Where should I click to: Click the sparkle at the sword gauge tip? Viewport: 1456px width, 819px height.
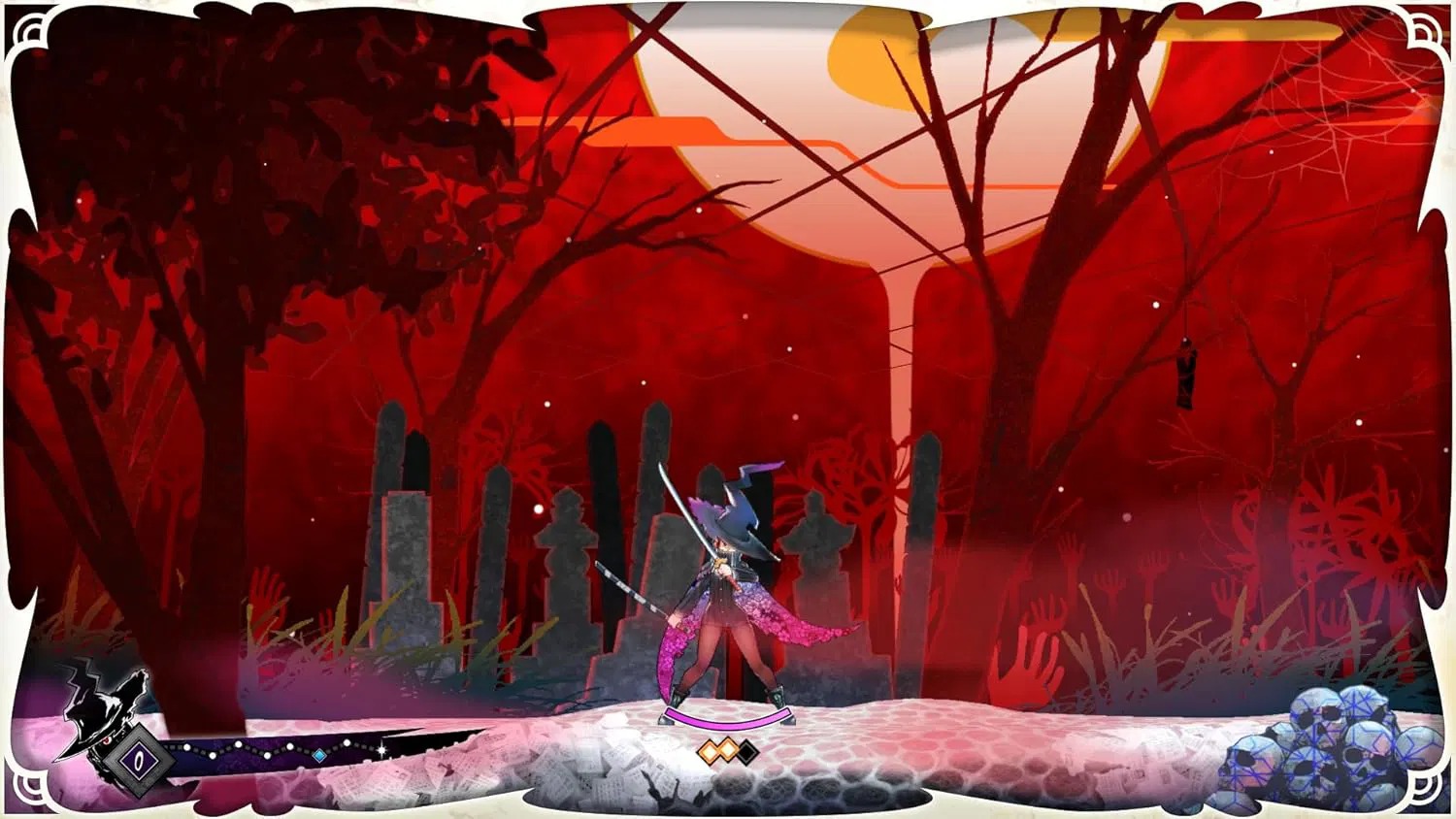pyautogui.click(x=382, y=750)
